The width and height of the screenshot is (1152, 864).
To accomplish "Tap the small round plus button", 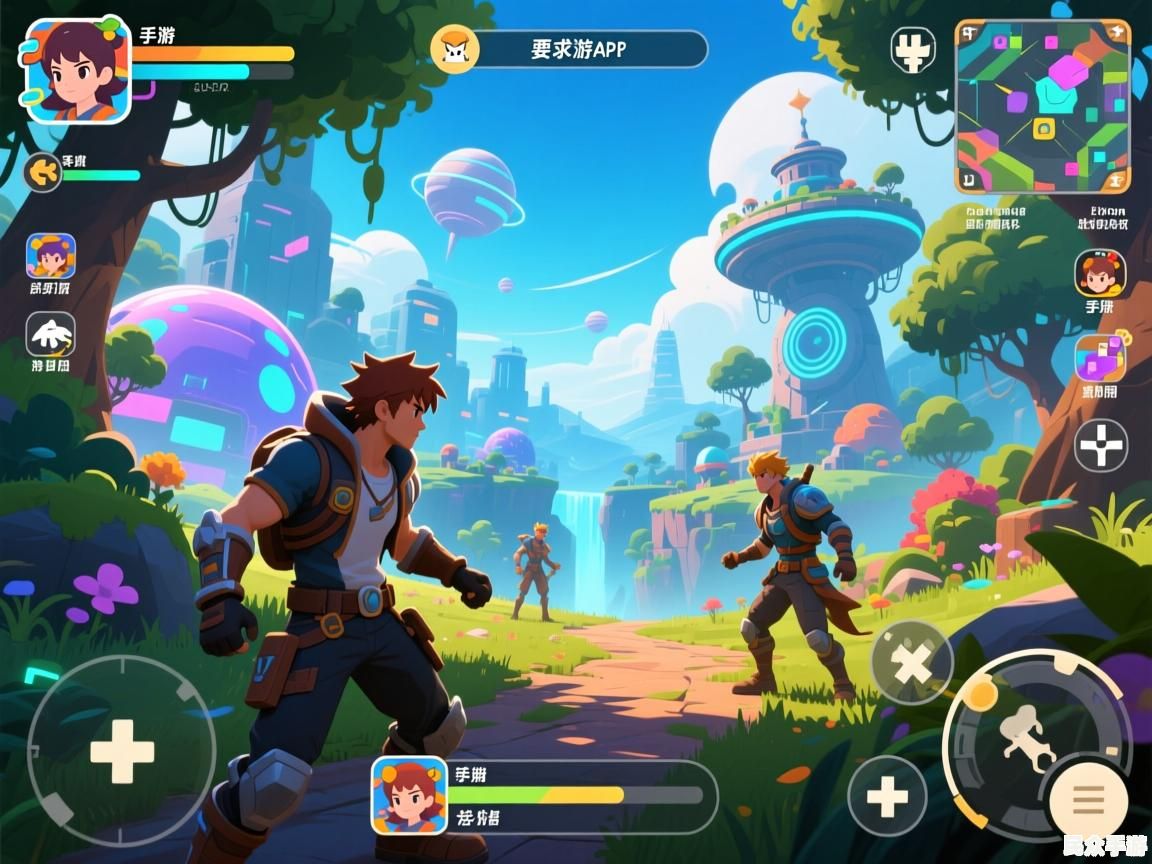I will point(887,796).
